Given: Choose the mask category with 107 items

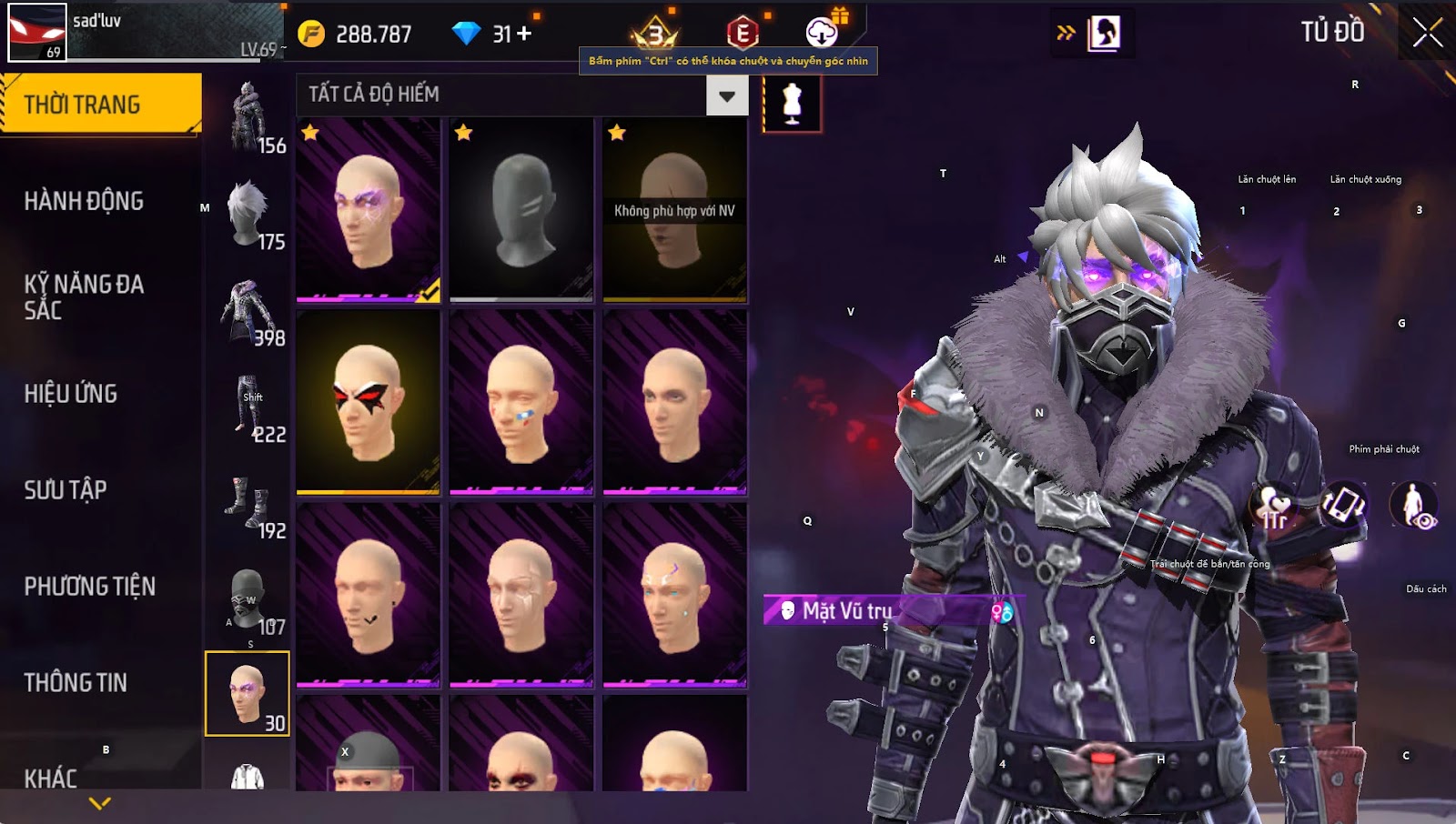Looking at the screenshot, I should click(x=248, y=599).
